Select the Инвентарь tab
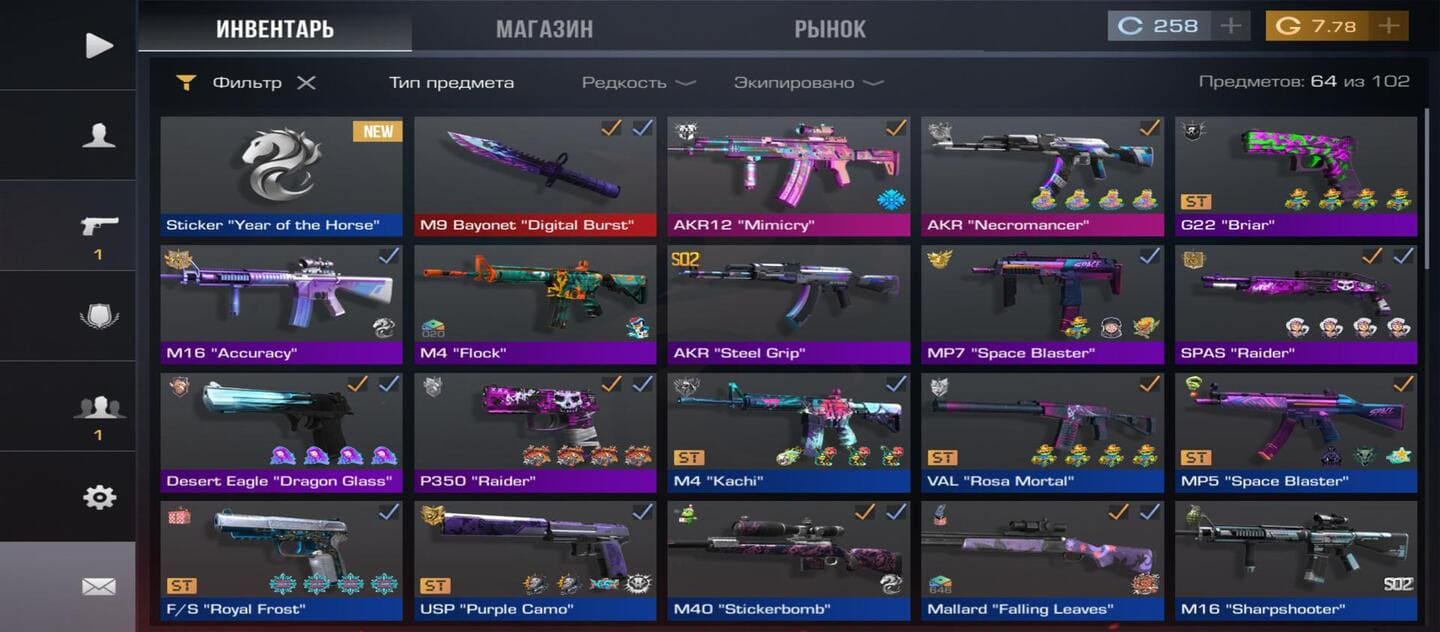Viewport: 1440px width, 632px height. (275, 29)
